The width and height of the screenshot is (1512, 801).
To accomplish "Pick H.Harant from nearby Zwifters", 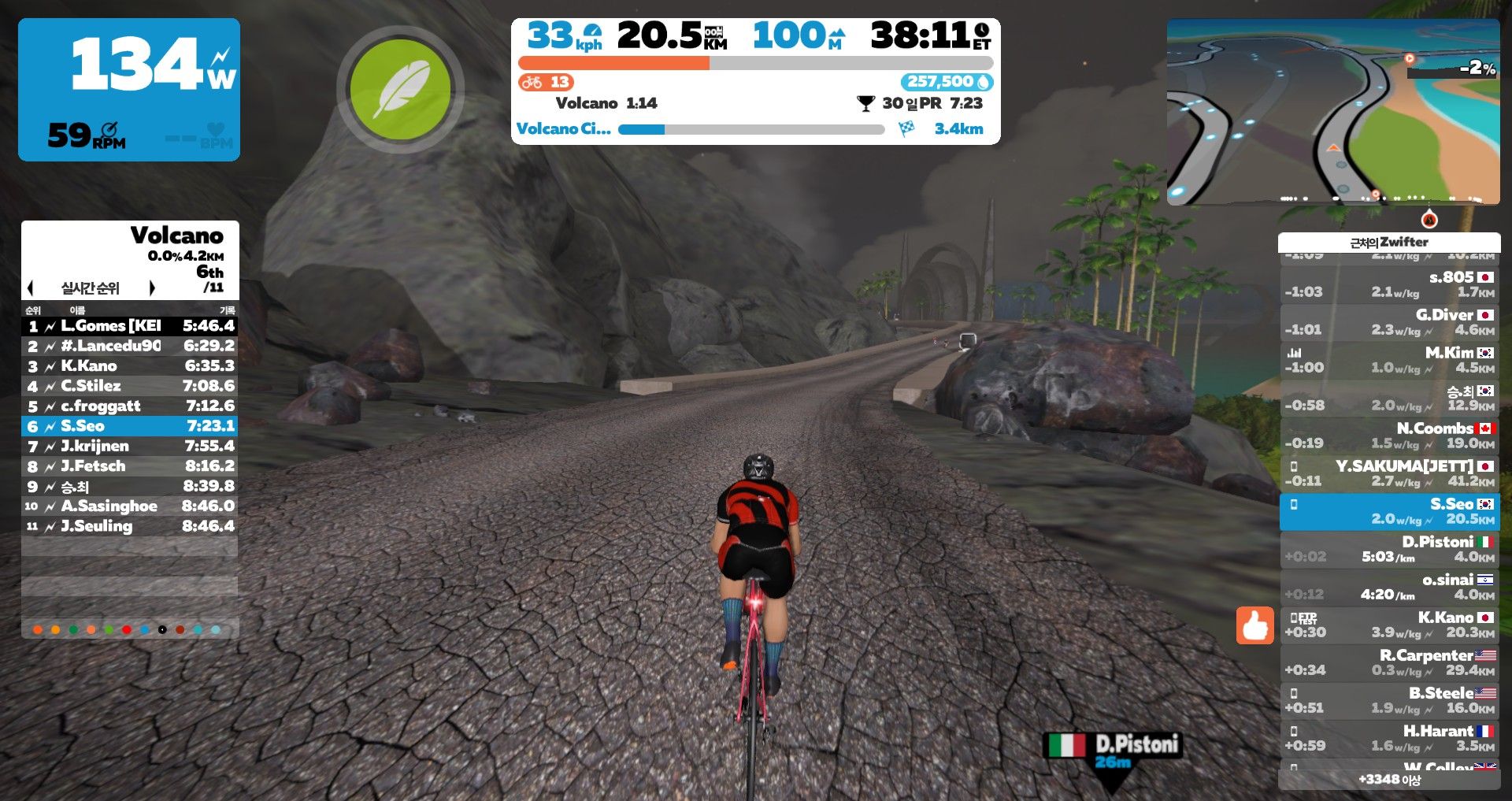I will (1389, 738).
